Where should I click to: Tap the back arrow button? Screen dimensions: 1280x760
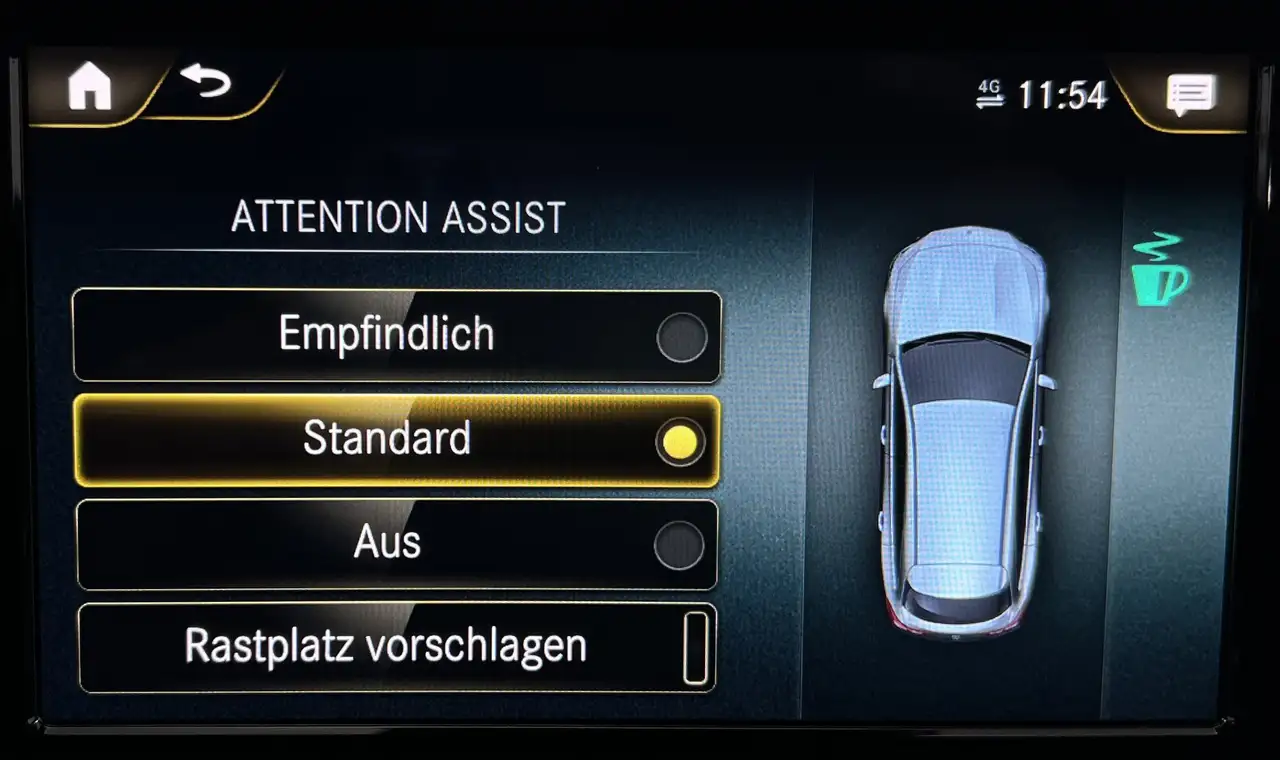click(x=205, y=82)
